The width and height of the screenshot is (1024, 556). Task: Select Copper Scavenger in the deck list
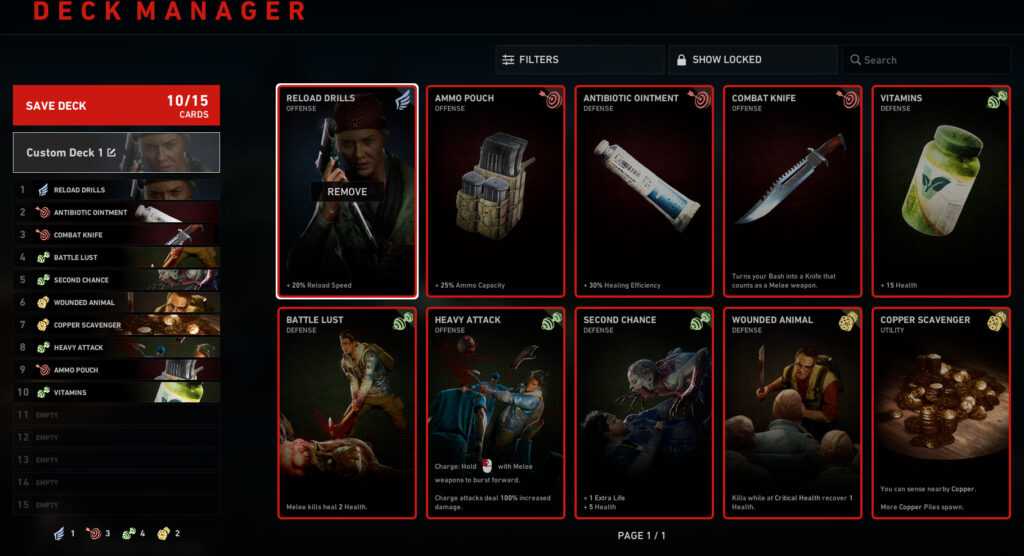point(116,325)
